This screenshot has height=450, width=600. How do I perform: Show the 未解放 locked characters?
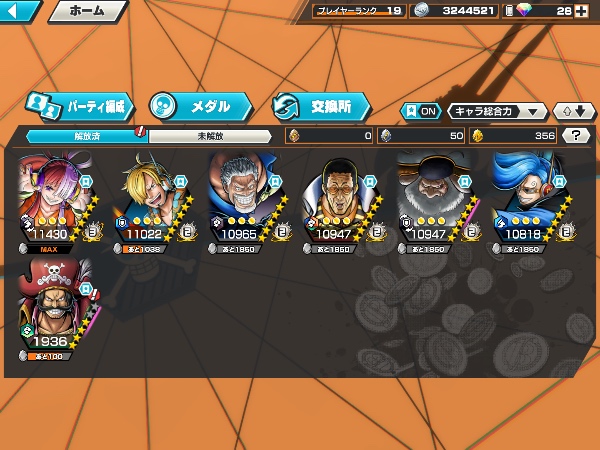coord(210,136)
